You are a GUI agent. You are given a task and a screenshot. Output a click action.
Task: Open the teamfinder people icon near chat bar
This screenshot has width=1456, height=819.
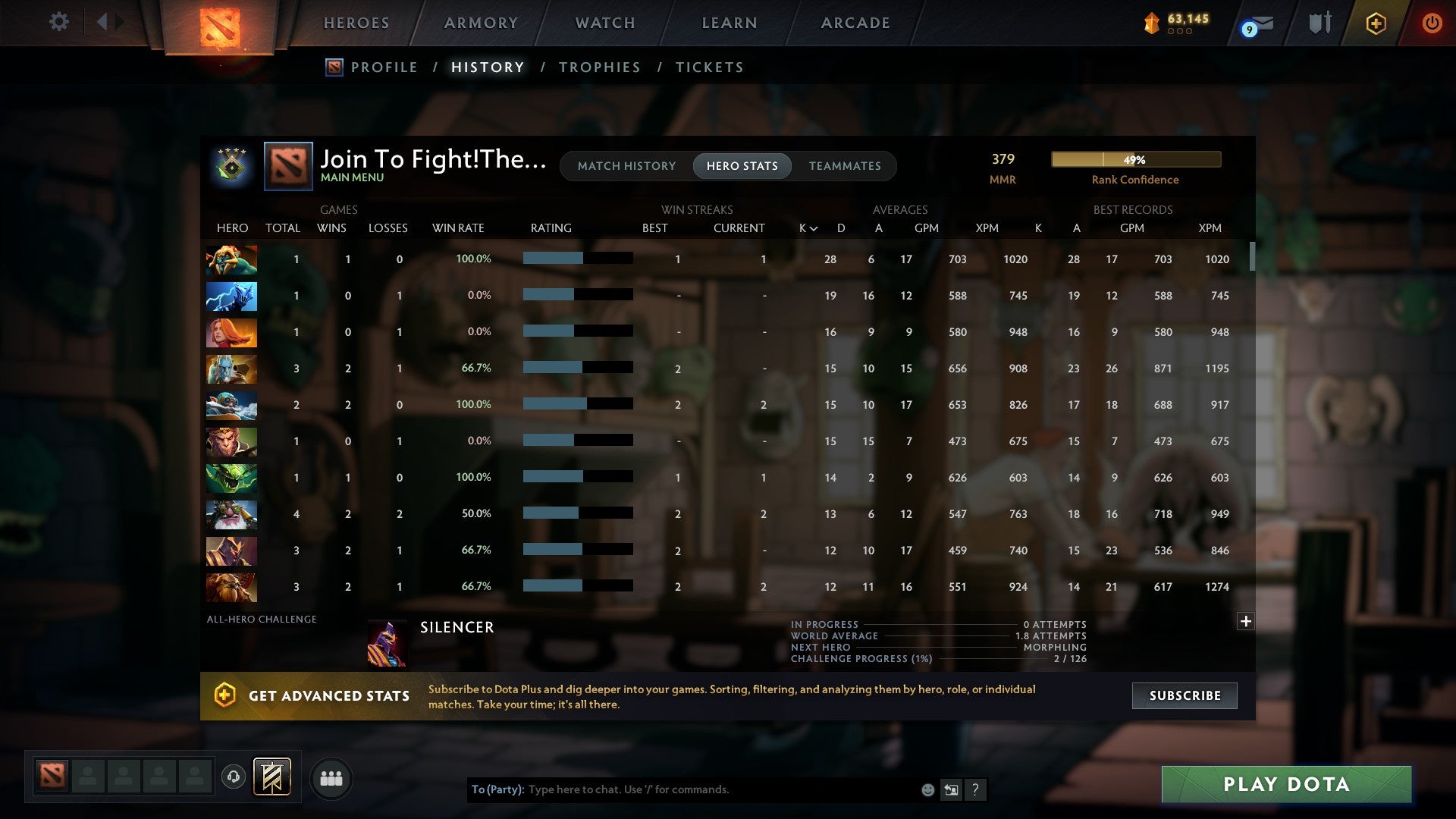pyautogui.click(x=331, y=778)
